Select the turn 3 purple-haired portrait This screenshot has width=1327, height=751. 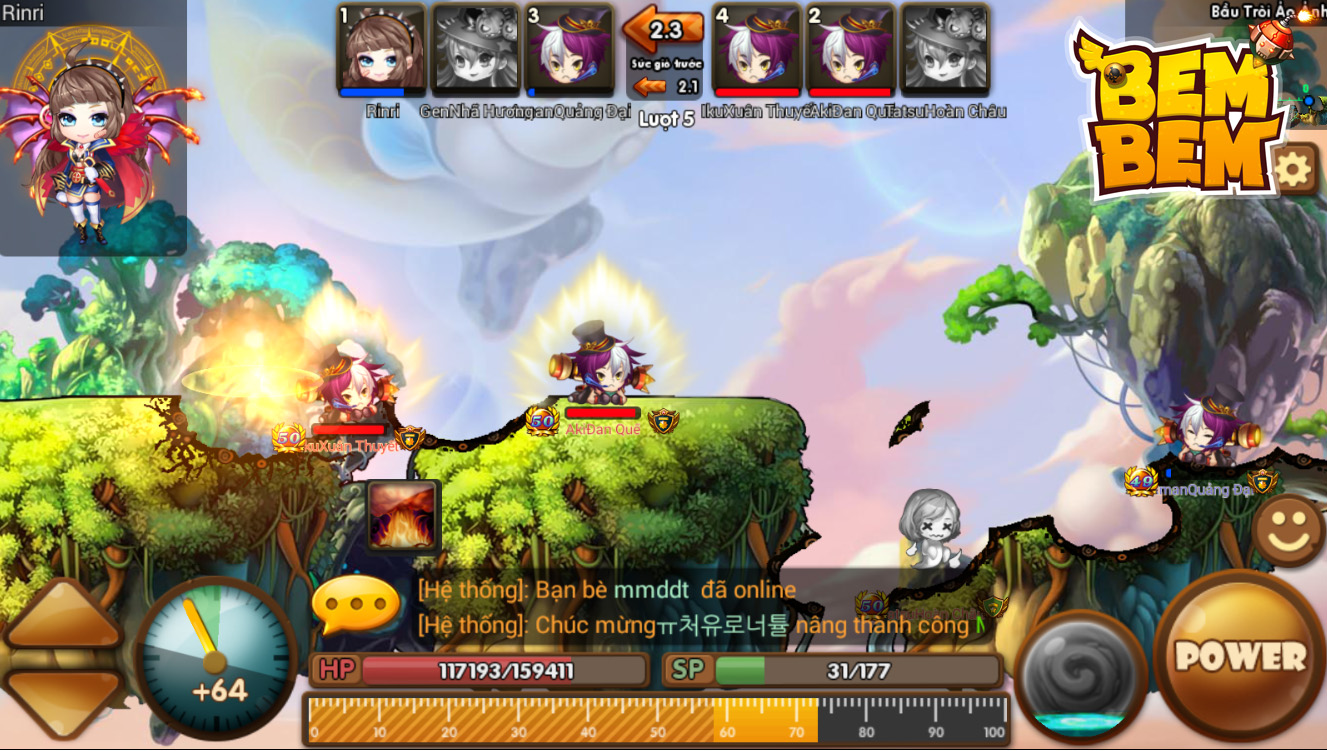tap(569, 50)
